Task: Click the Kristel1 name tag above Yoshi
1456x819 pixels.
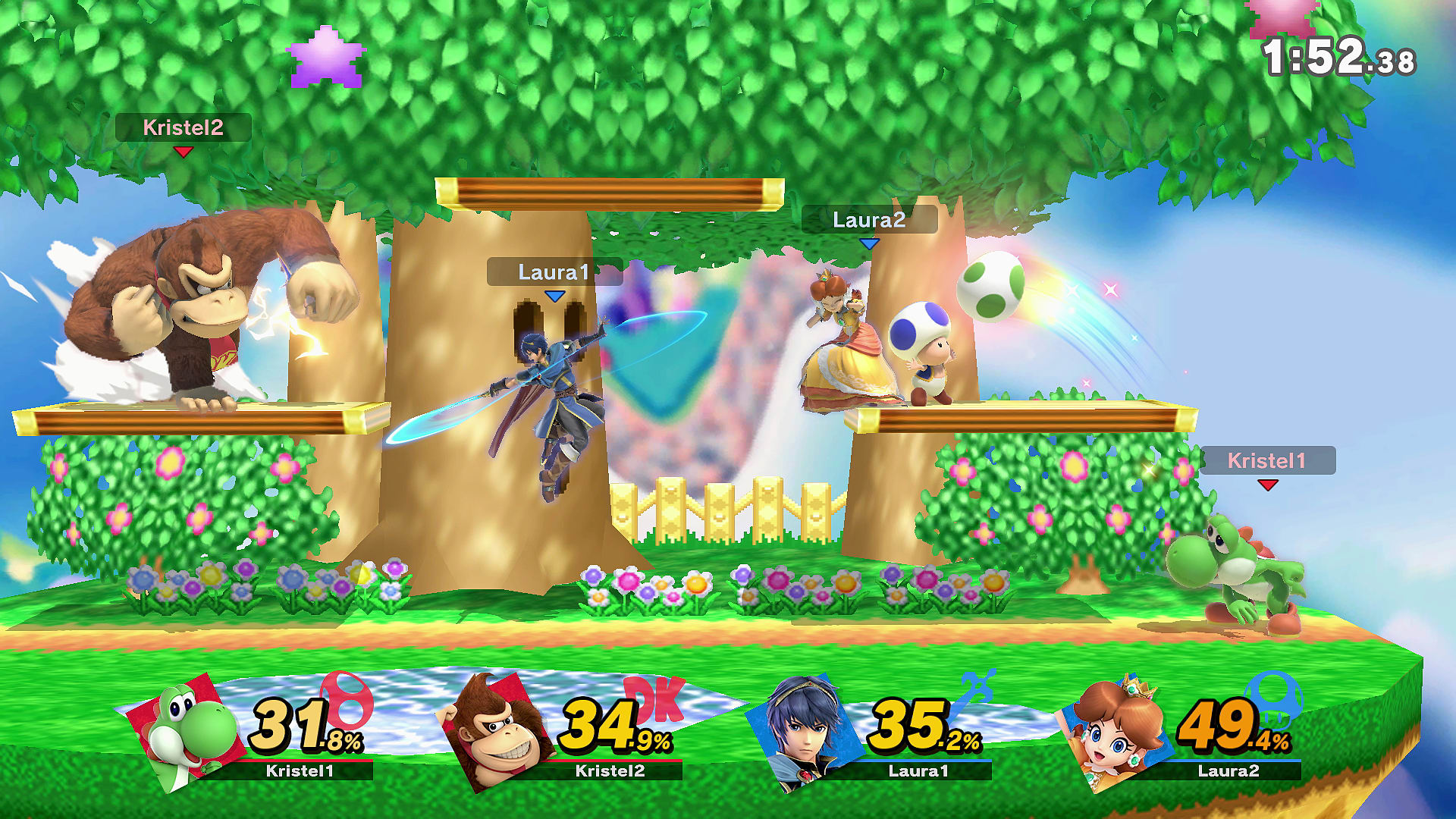Action: pyautogui.click(x=1266, y=460)
